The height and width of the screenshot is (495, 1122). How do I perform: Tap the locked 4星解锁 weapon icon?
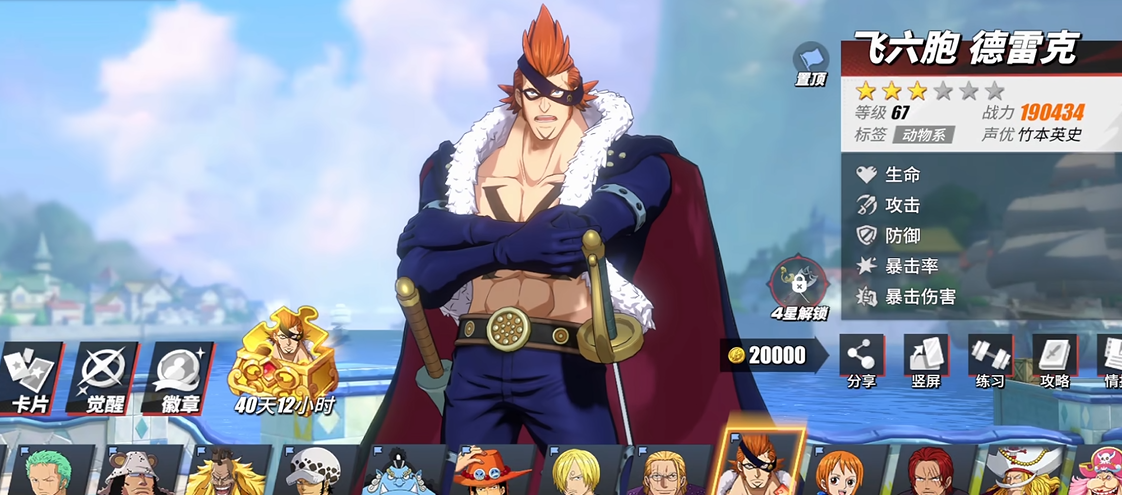pos(797,284)
